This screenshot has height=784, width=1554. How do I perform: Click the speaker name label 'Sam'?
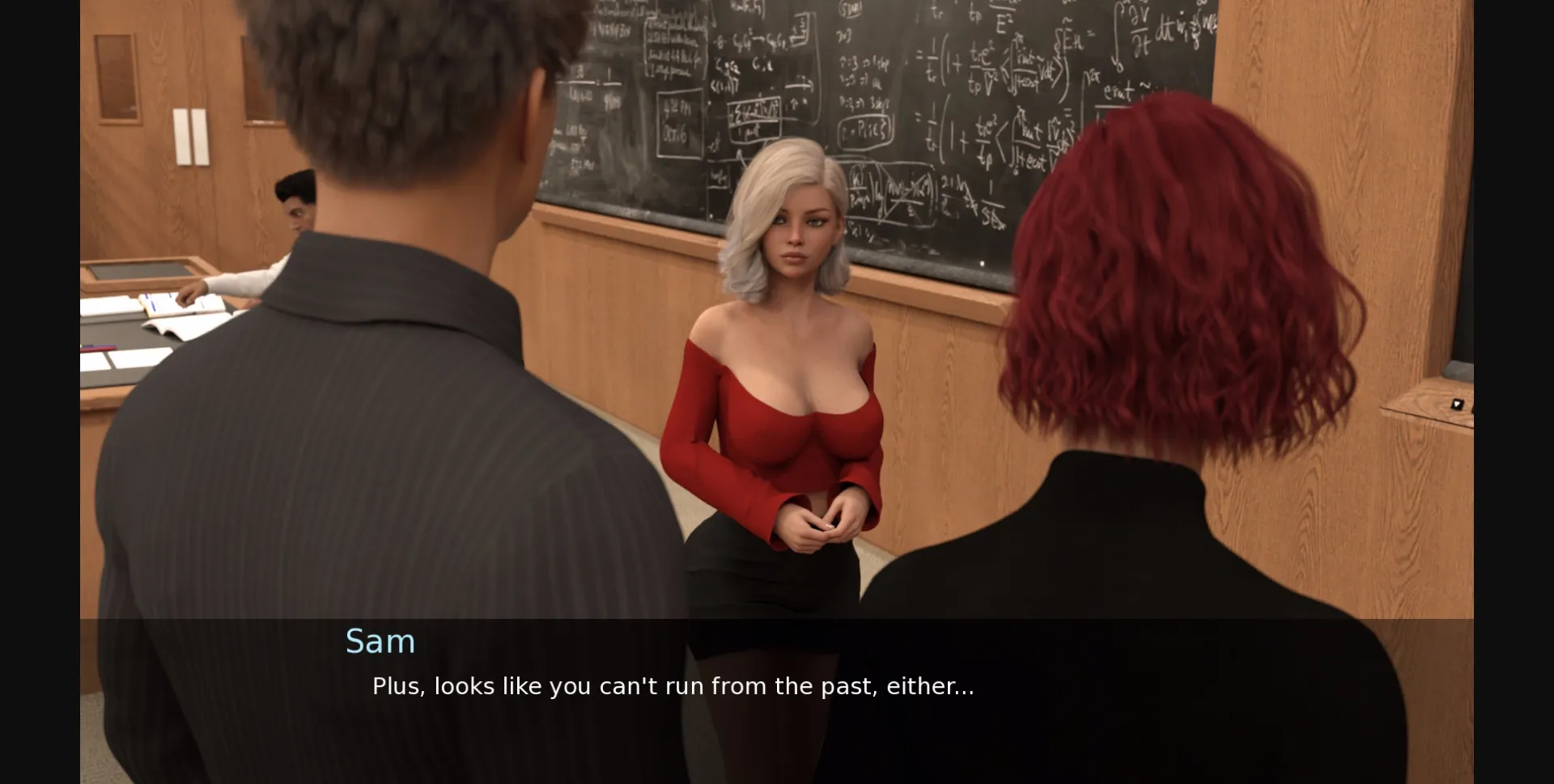[380, 641]
